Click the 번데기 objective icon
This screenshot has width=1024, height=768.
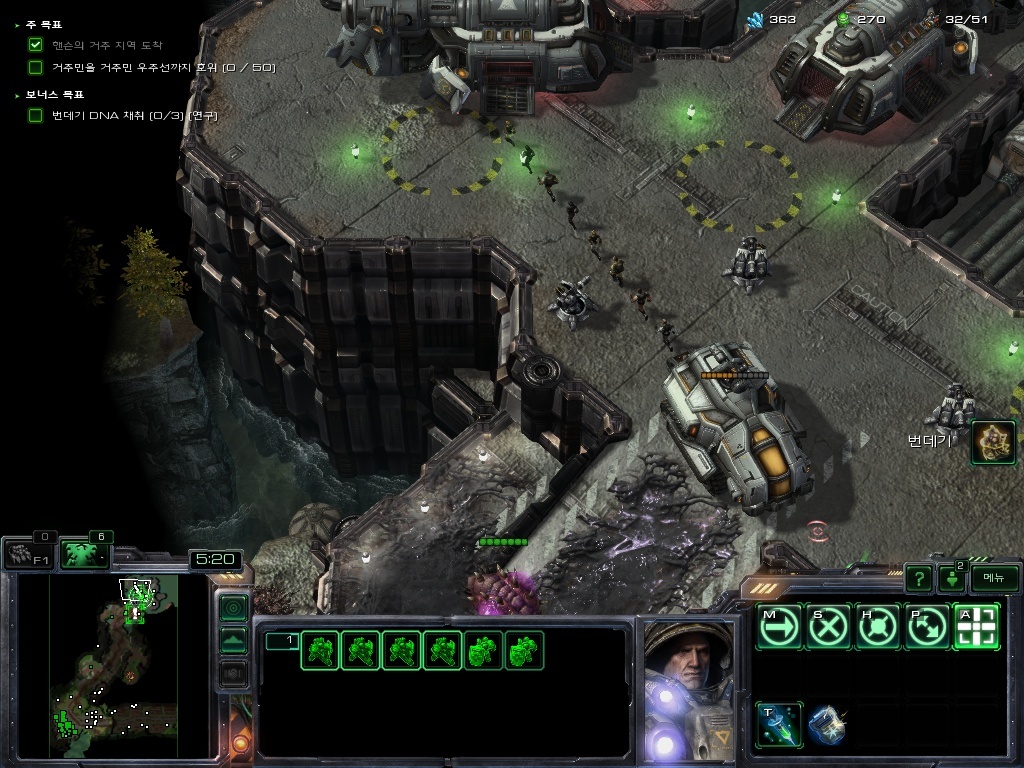[993, 442]
